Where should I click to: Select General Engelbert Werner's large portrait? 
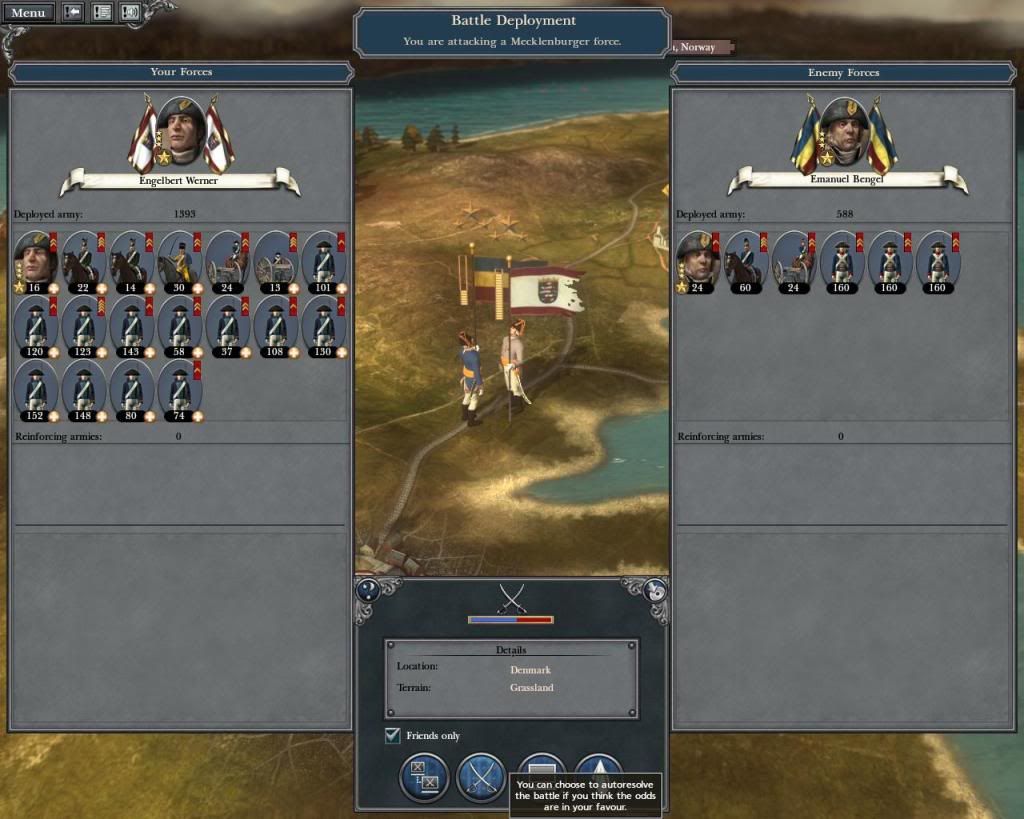pos(181,130)
